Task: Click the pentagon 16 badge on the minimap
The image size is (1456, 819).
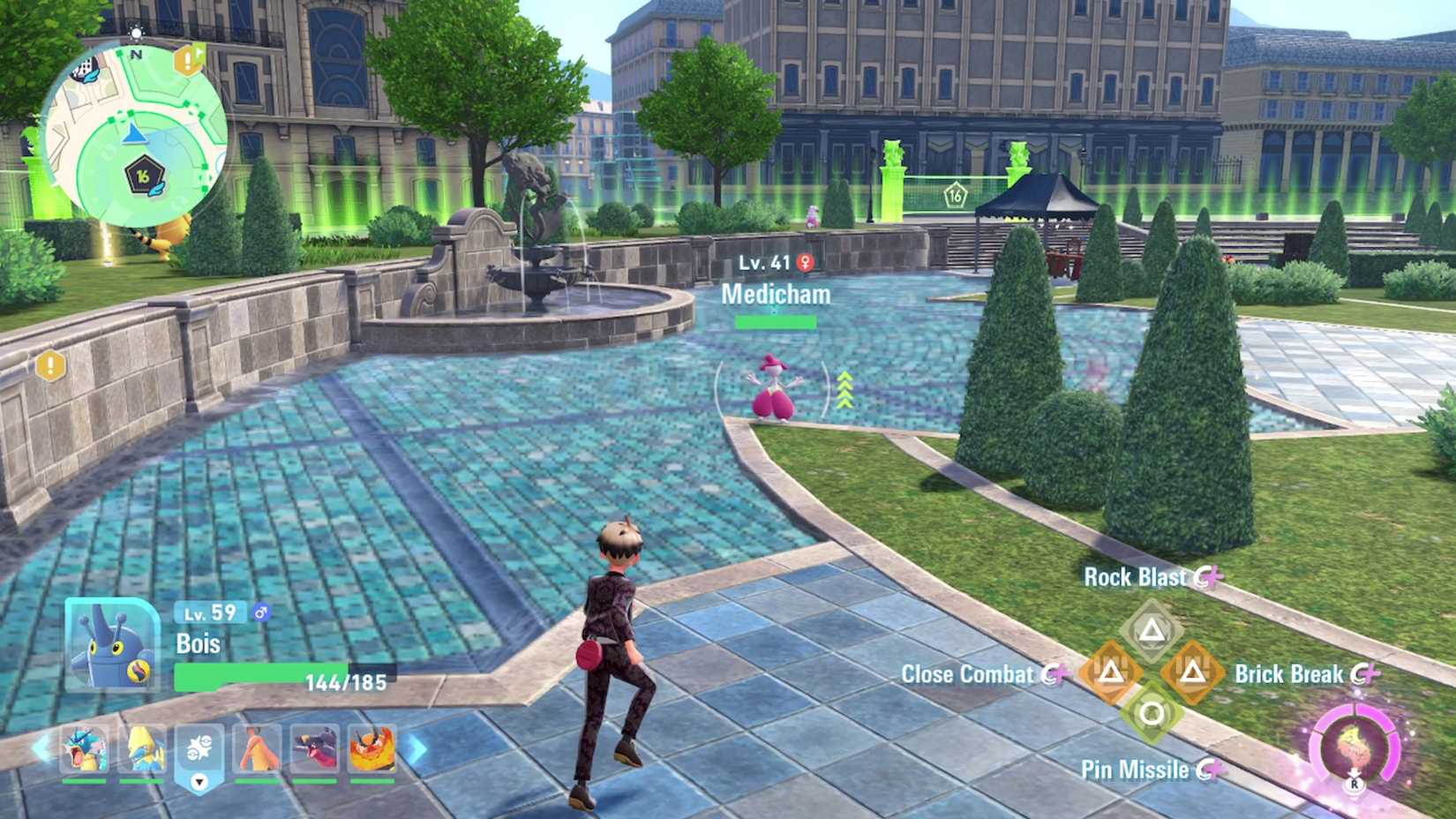Action: [143, 174]
